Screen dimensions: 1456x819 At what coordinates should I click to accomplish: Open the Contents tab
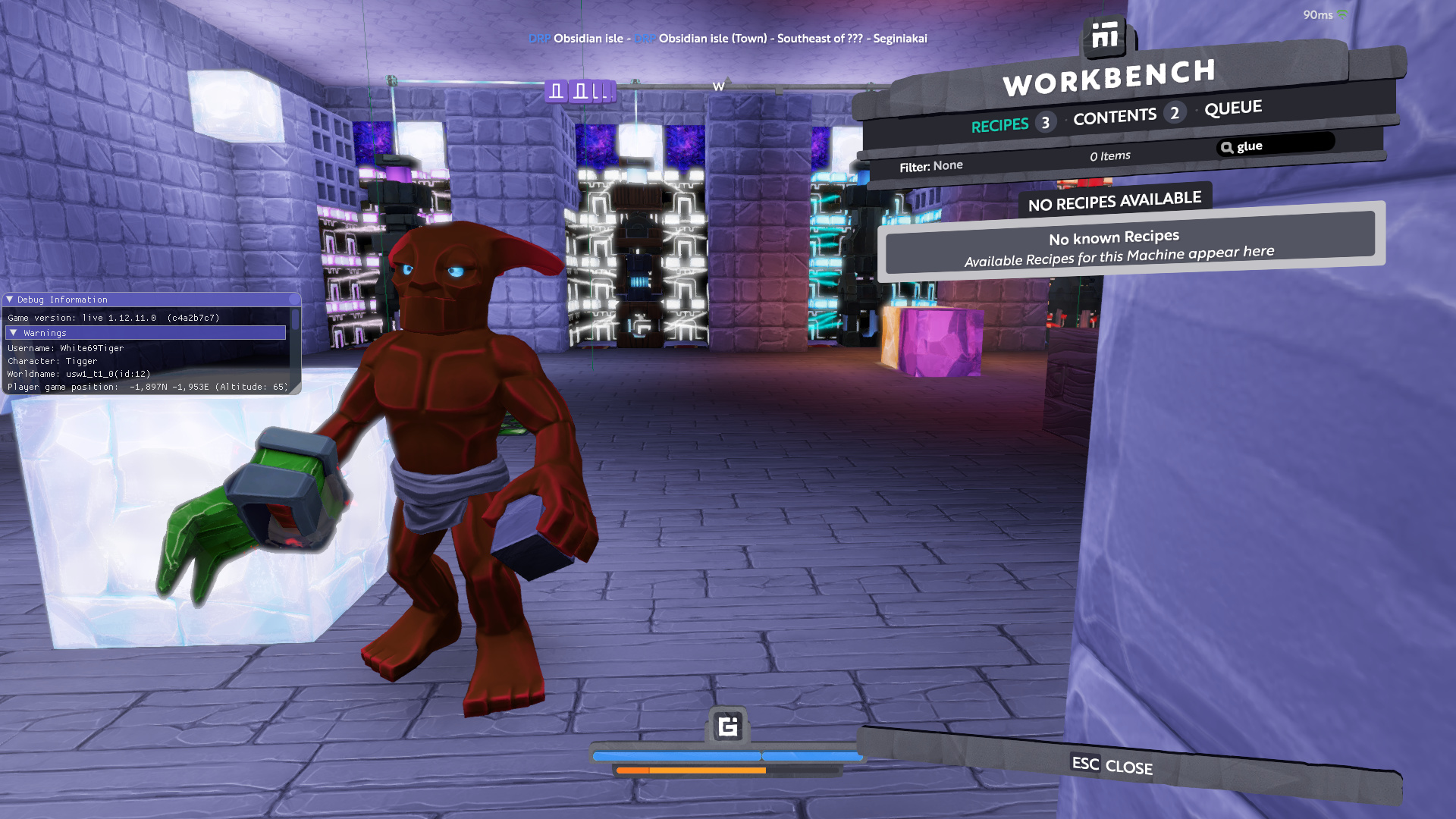click(1114, 117)
